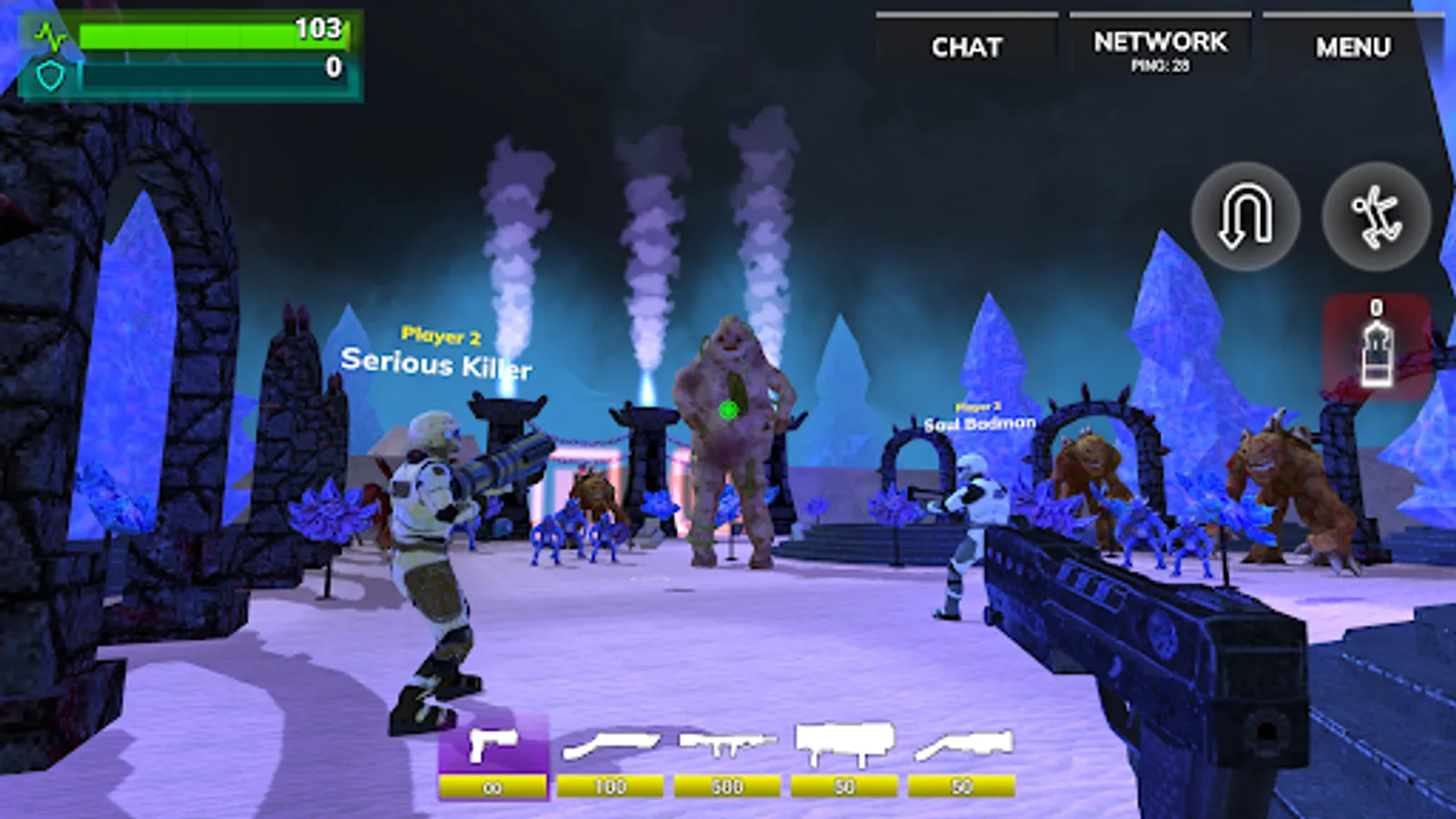Screen dimensions: 1456x819
Task: Tap the health bar showing 103
Action: point(214,36)
